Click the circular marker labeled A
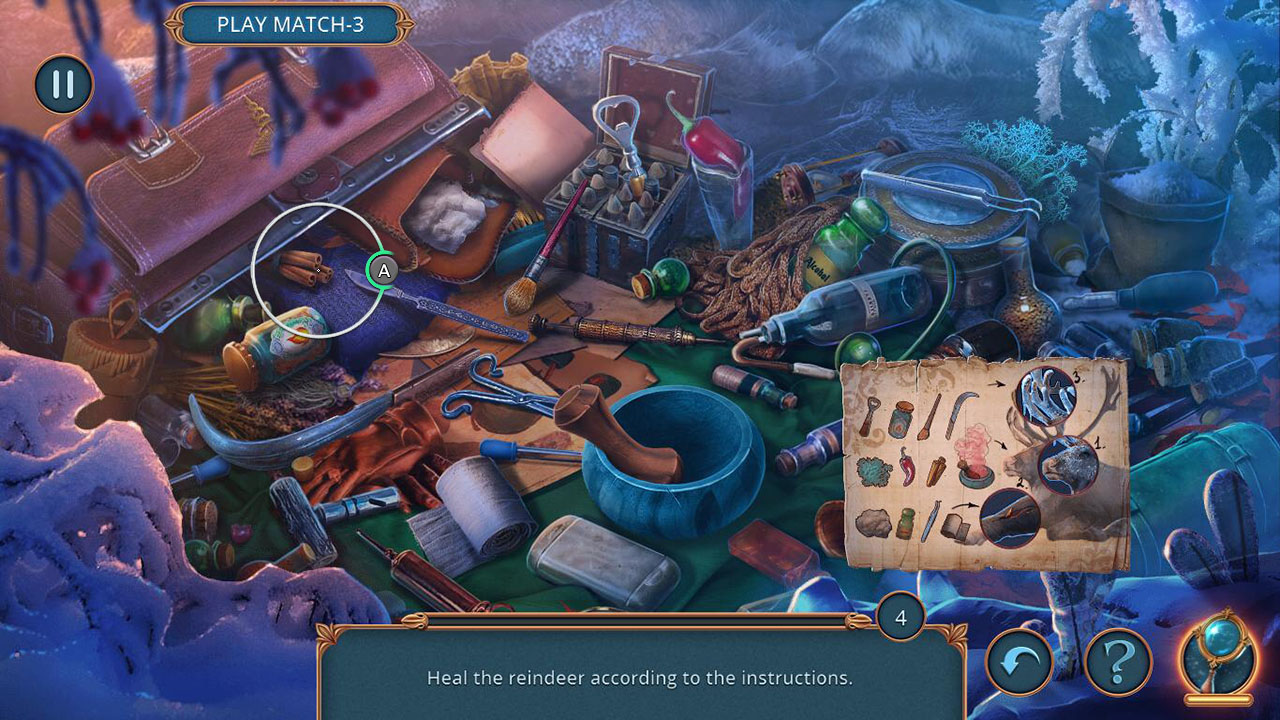This screenshot has height=720, width=1280. (x=383, y=268)
